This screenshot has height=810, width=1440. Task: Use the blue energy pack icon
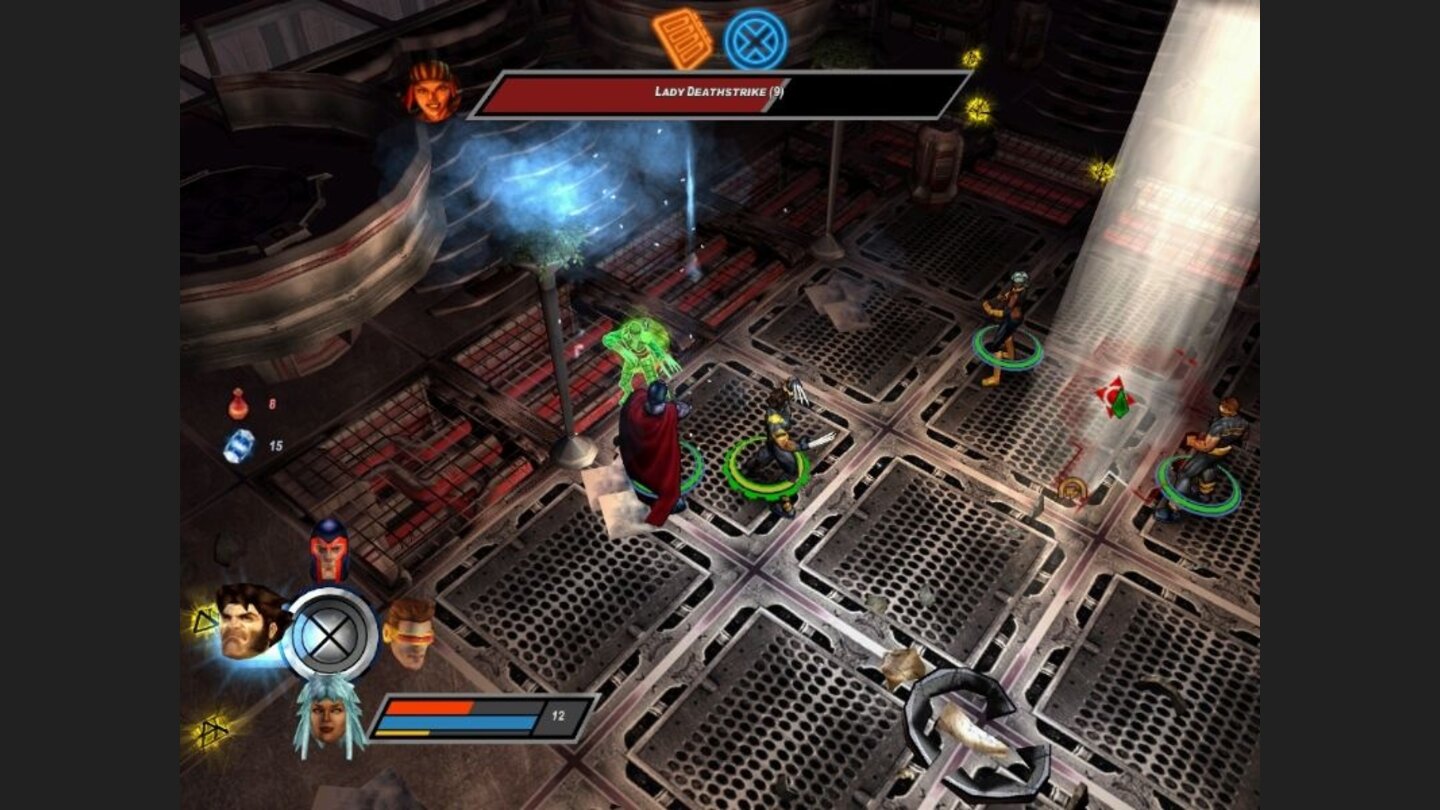coord(239,446)
